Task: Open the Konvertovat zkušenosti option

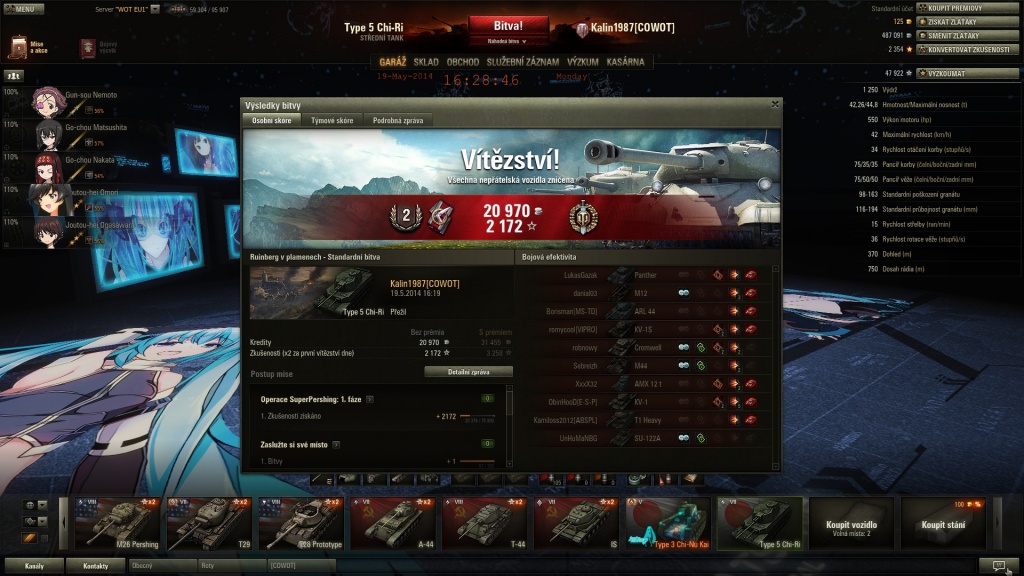Action: pos(965,48)
